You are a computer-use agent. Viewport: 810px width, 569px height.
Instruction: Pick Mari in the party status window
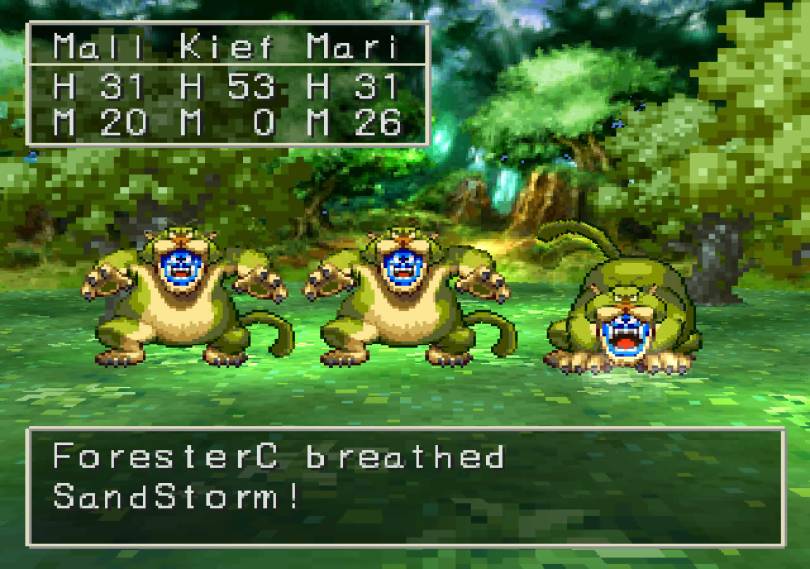coord(352,47)
